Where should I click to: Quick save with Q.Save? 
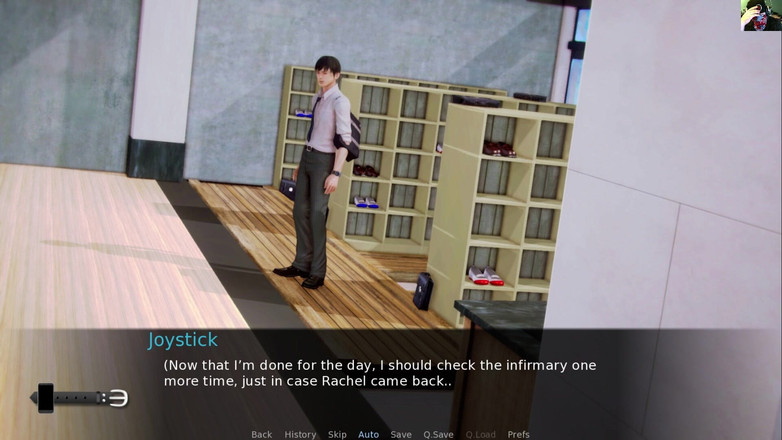tap(438, 434)
